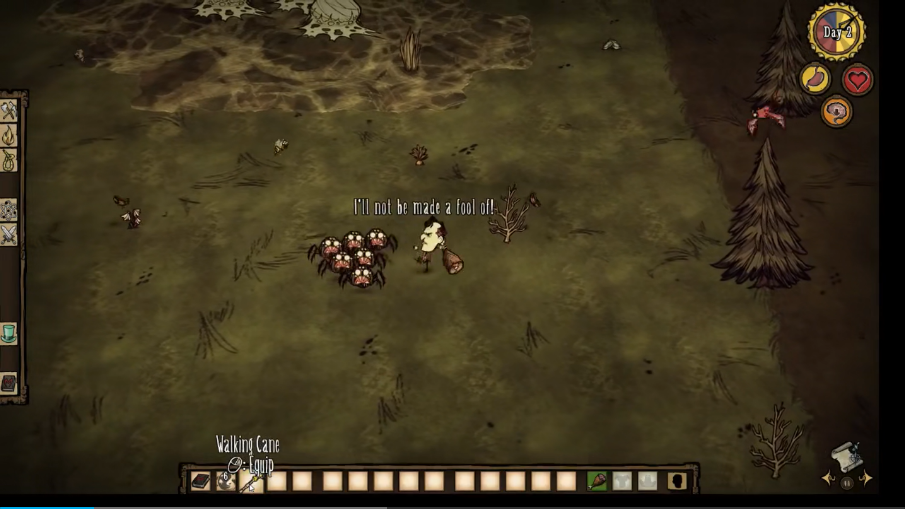
Task: Open the red book crafting tab
Action: coord(9,384)
